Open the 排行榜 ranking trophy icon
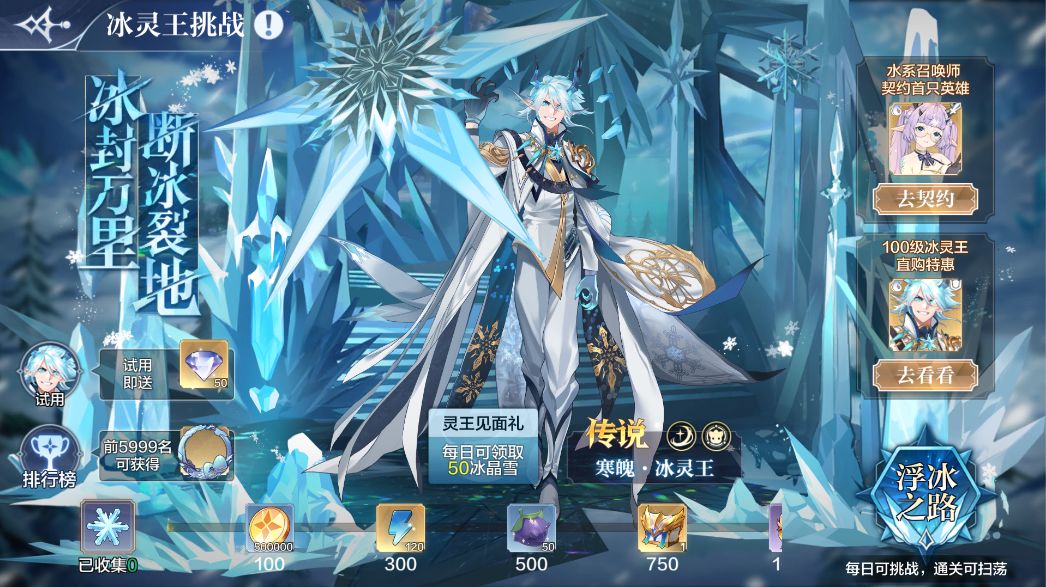The width and height of the screenshot is (1046, 587). tap(49, 454)
